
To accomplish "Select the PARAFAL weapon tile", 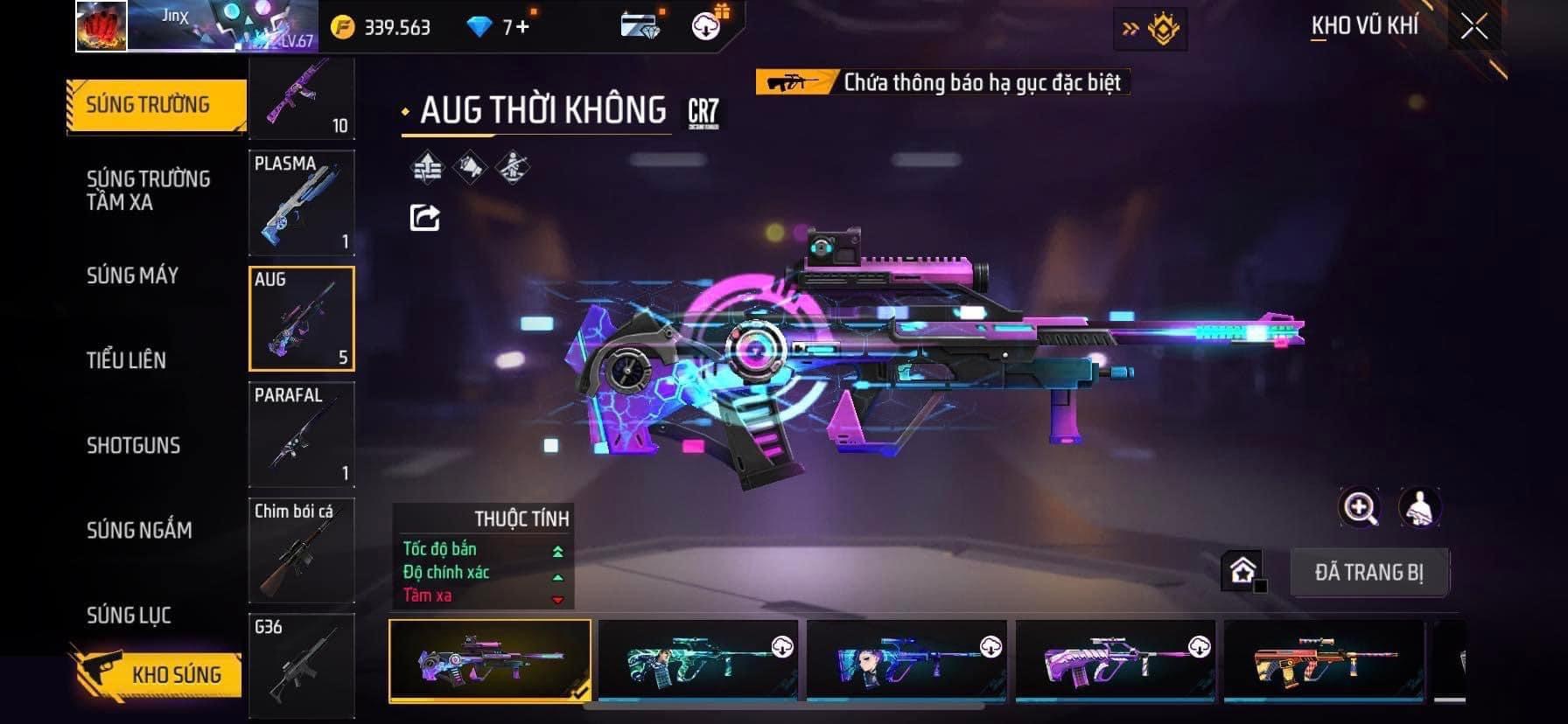I will (302, 435).
